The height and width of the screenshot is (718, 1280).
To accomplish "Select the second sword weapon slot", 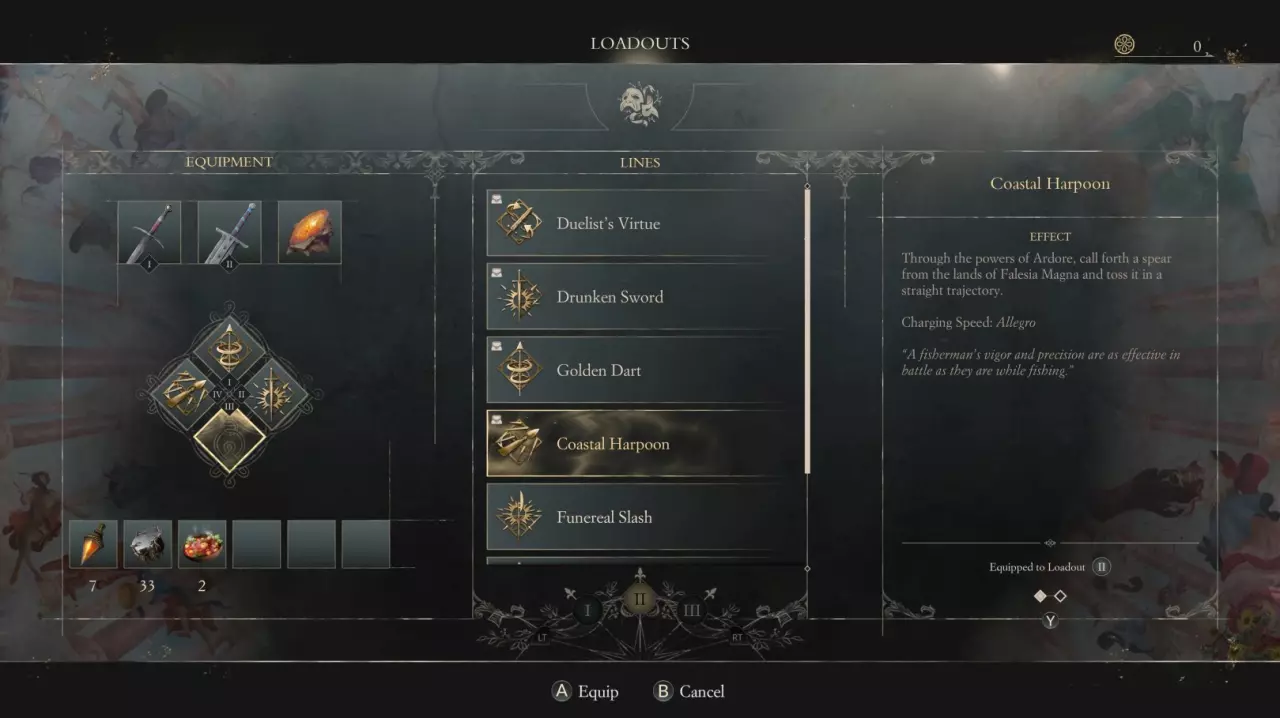I will [x=229, y=233].
